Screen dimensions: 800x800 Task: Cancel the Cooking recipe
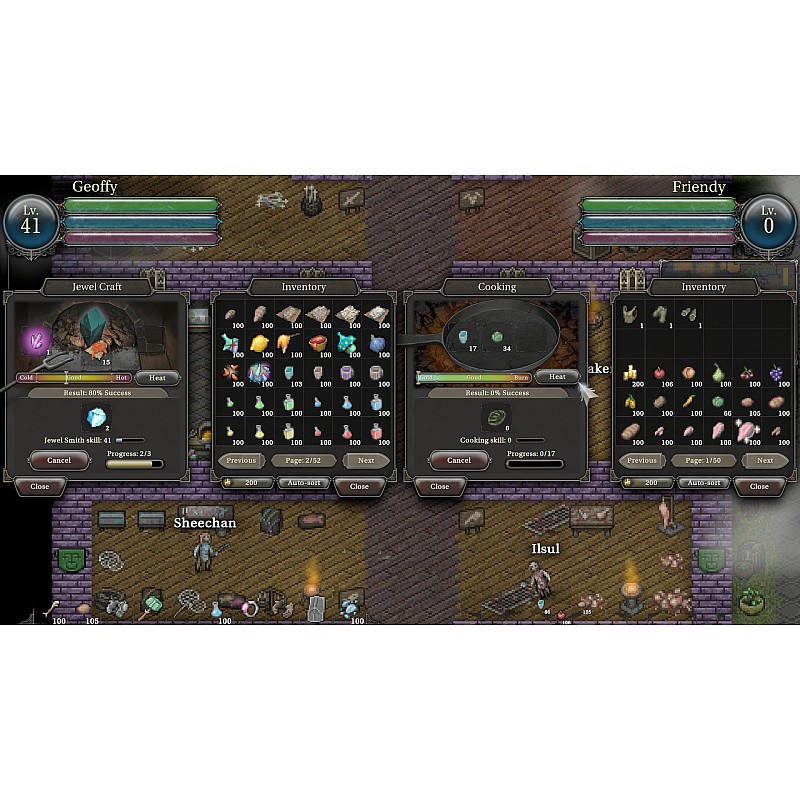[458, 460]
